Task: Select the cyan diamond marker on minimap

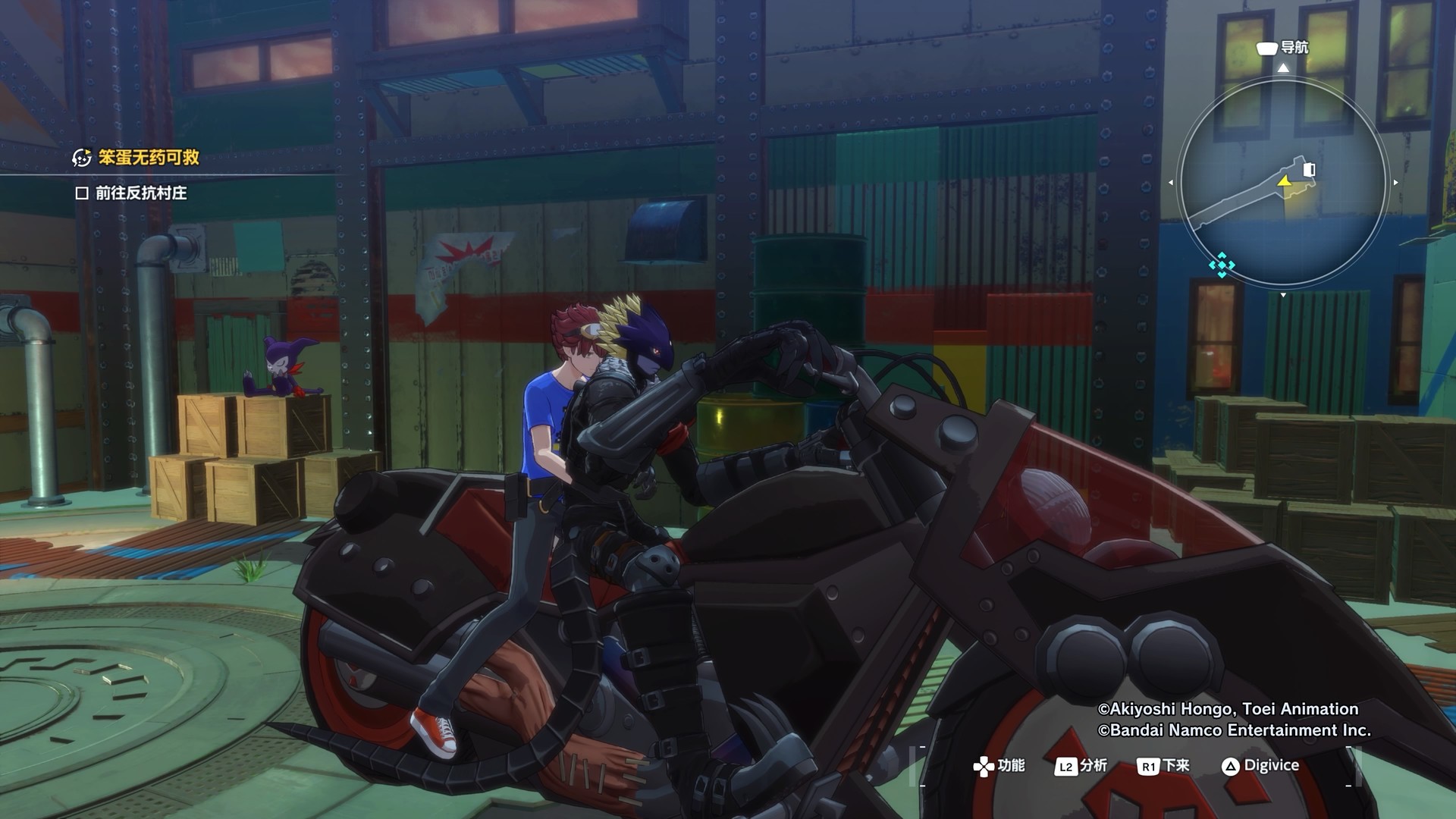Action: point(1221,265)
